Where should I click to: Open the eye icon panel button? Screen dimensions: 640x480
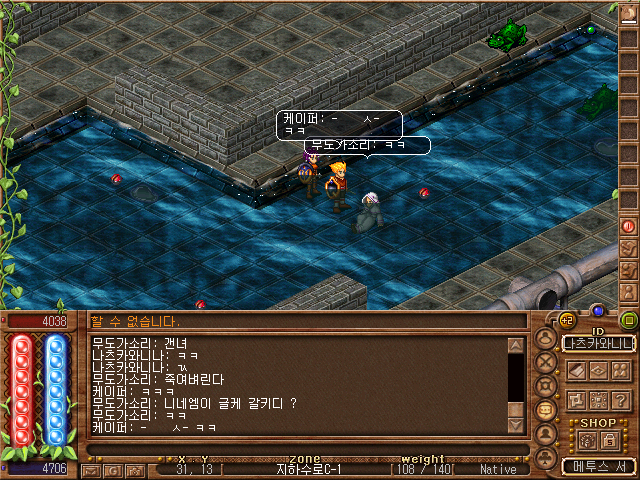pyautogui.click(x=599, y=370)
